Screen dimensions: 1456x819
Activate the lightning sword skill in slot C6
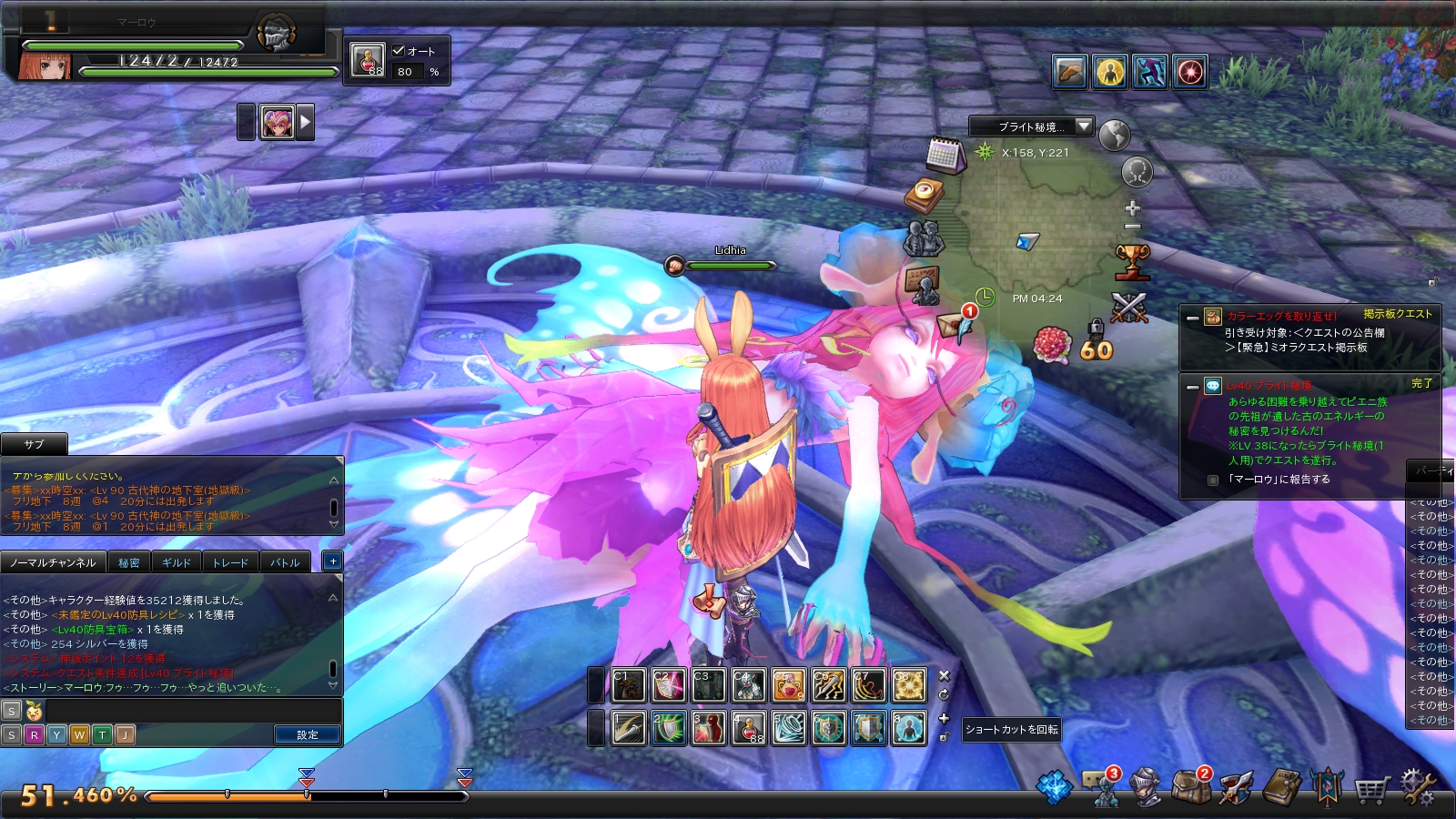pos(828,685)
